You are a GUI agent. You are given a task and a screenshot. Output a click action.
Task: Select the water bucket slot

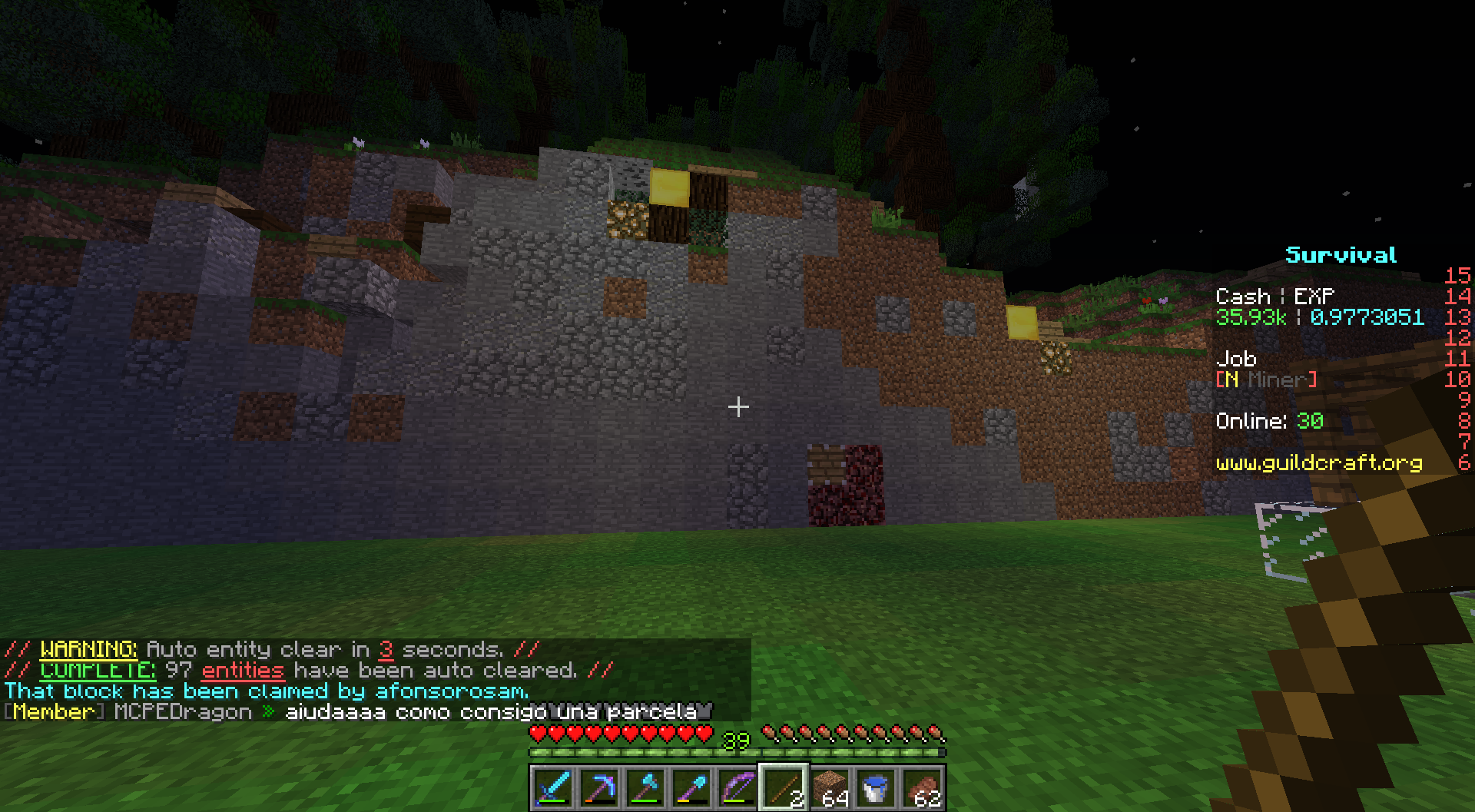[x=877, y=788]
